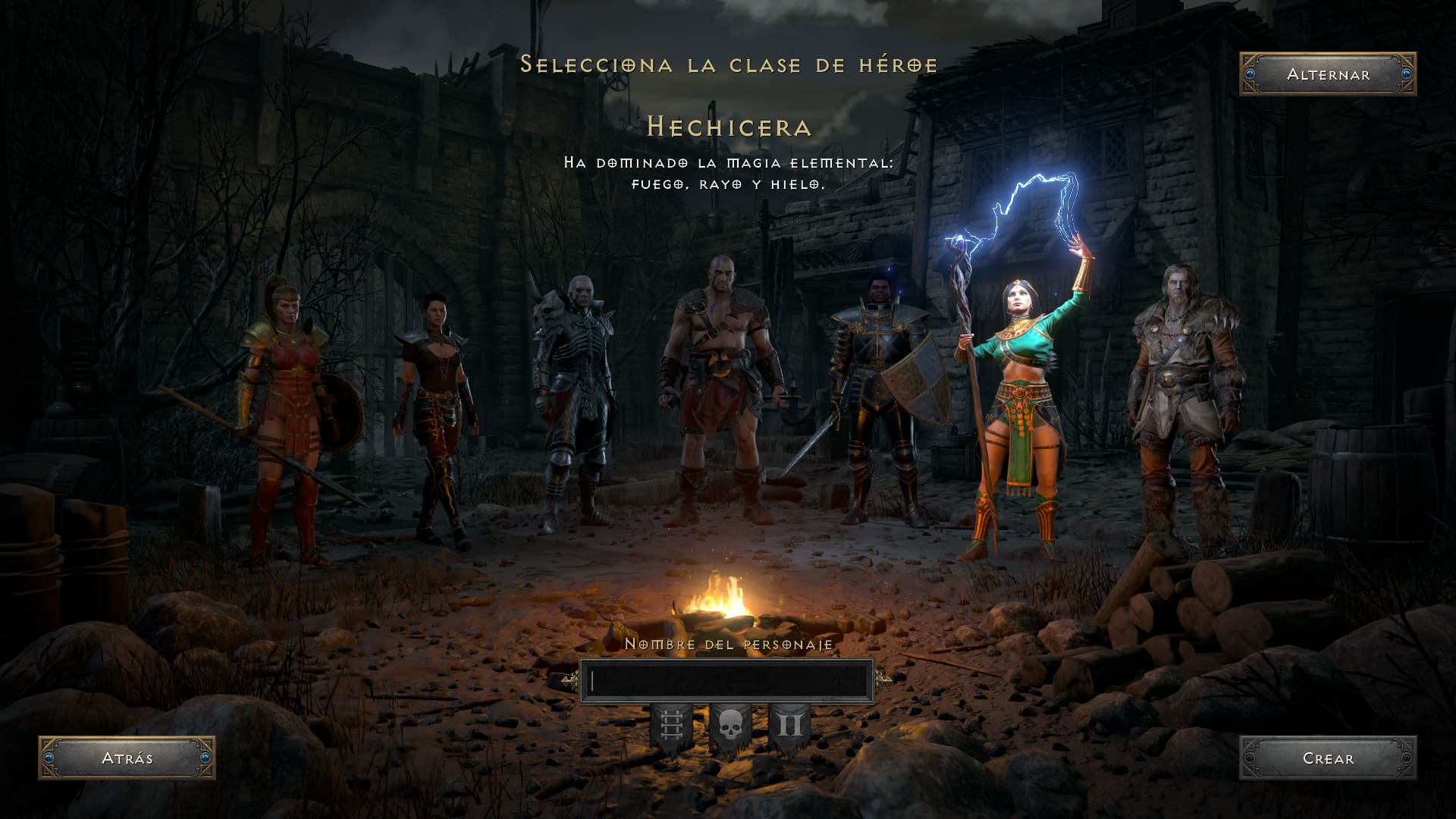Select the bare-chested Barbarian hero

pyautogui.click(x=720, y=387)
